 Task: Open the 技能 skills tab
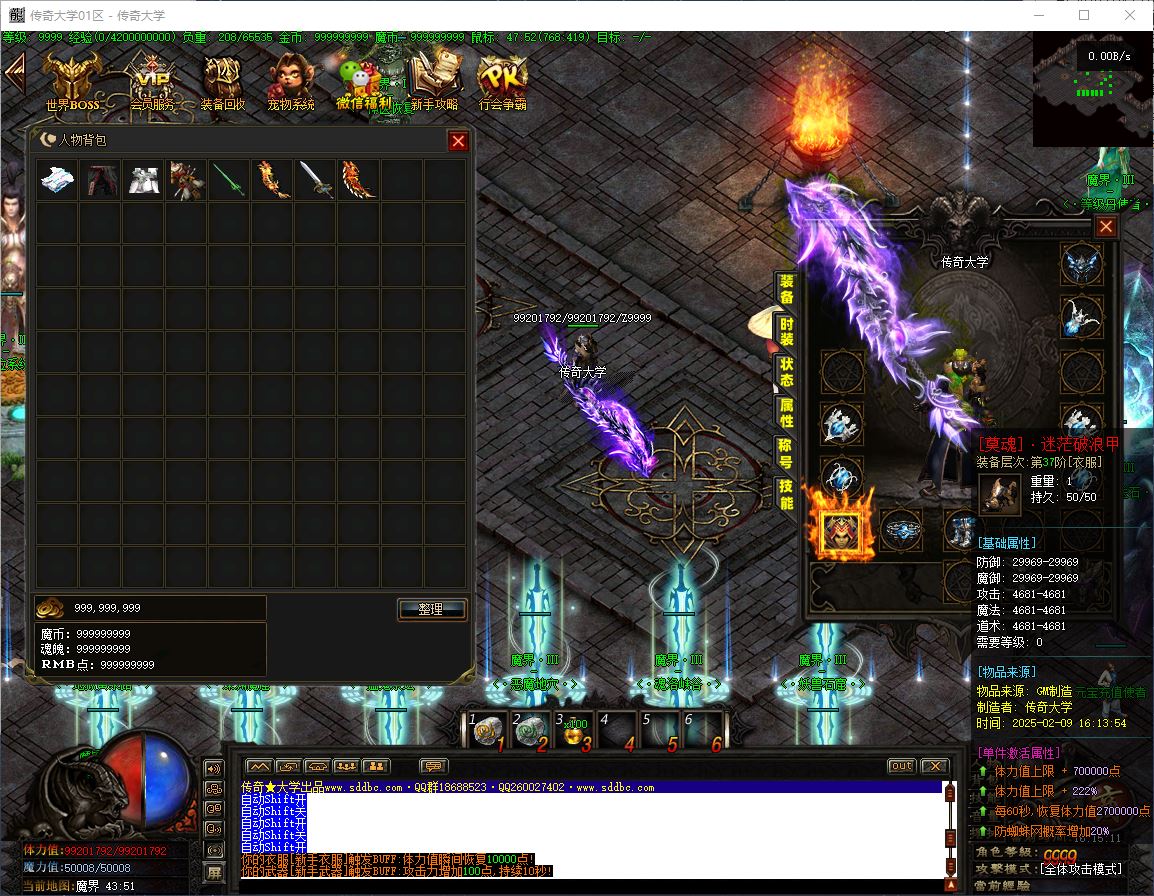(787, 494)
